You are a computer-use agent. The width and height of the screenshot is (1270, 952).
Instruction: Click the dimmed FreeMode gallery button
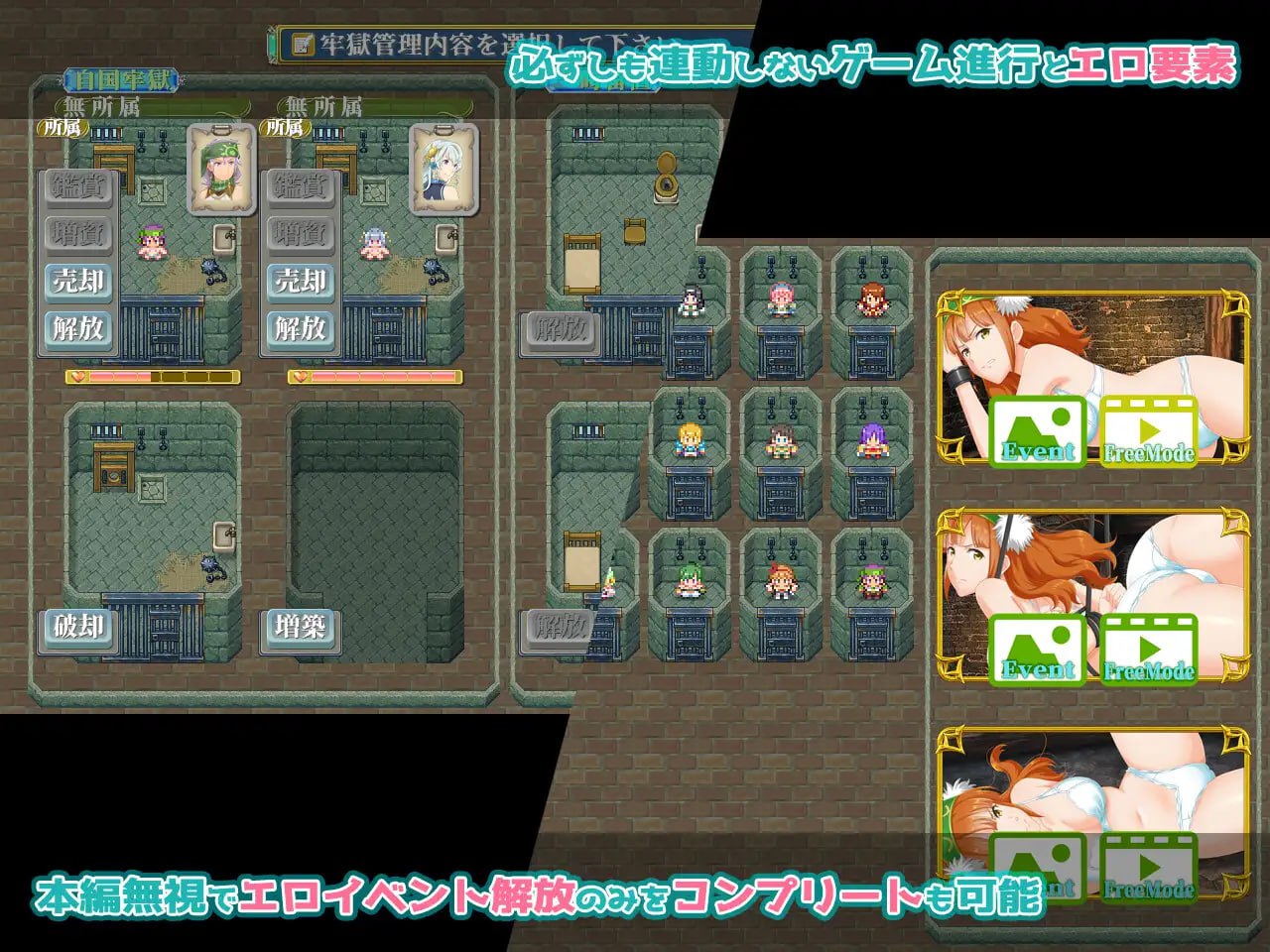(x=1149, y=868)
